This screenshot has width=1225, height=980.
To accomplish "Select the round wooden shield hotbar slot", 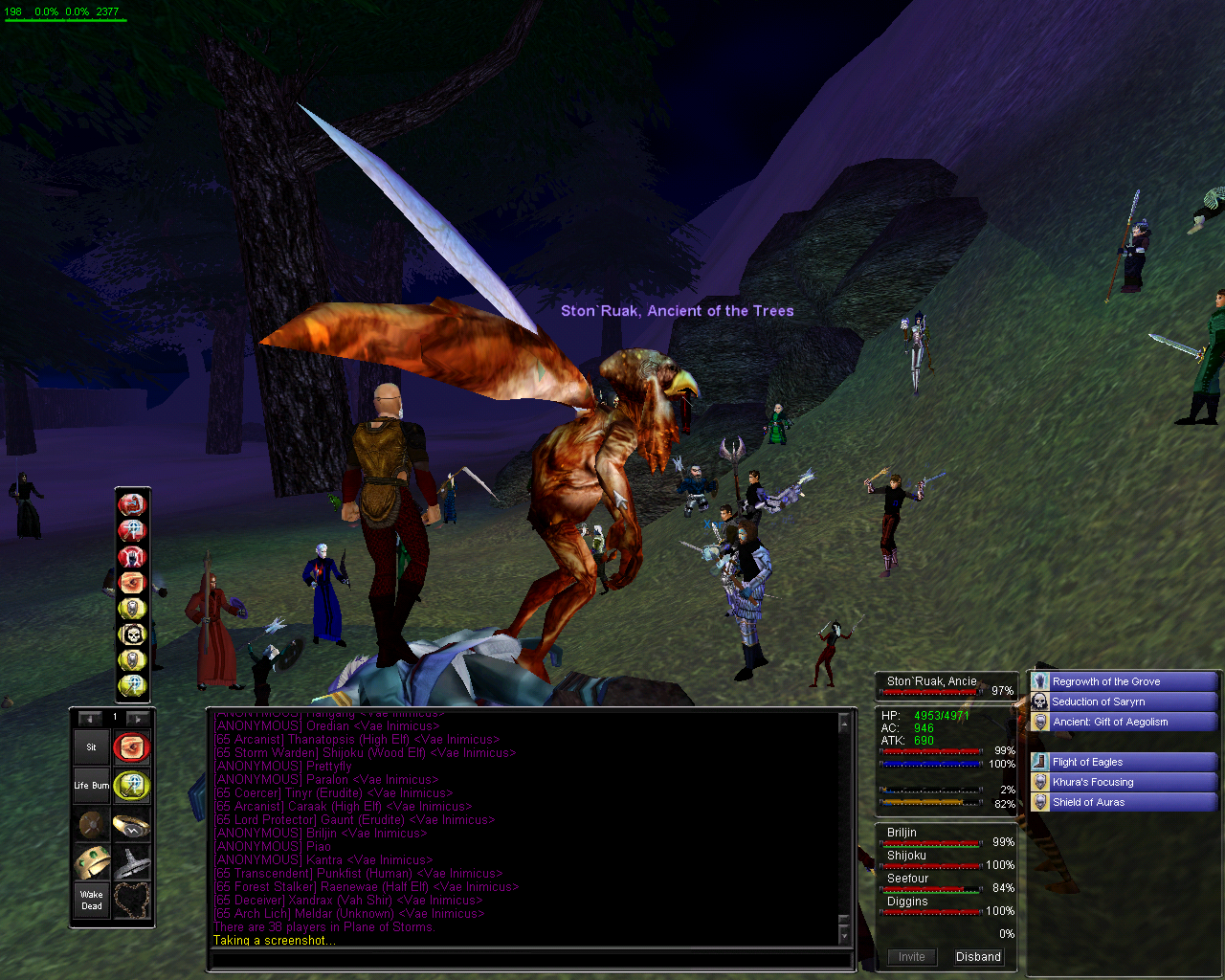I will [x=92, y=824].
